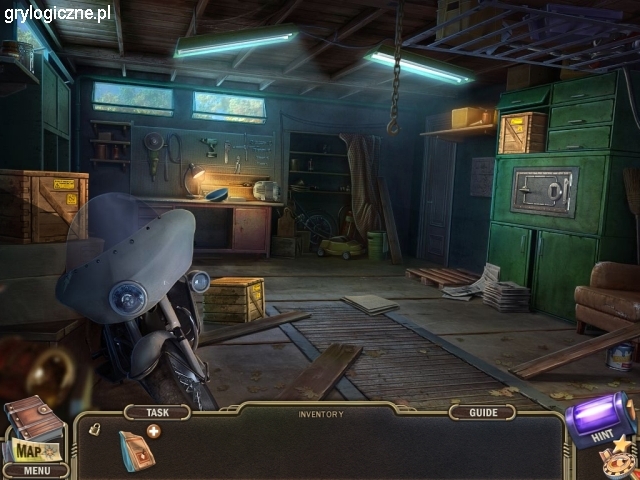Screen dimensions: 640x480
Task: Open the strategy Guide
Action: pyautogui.click(x=482, y=412)
